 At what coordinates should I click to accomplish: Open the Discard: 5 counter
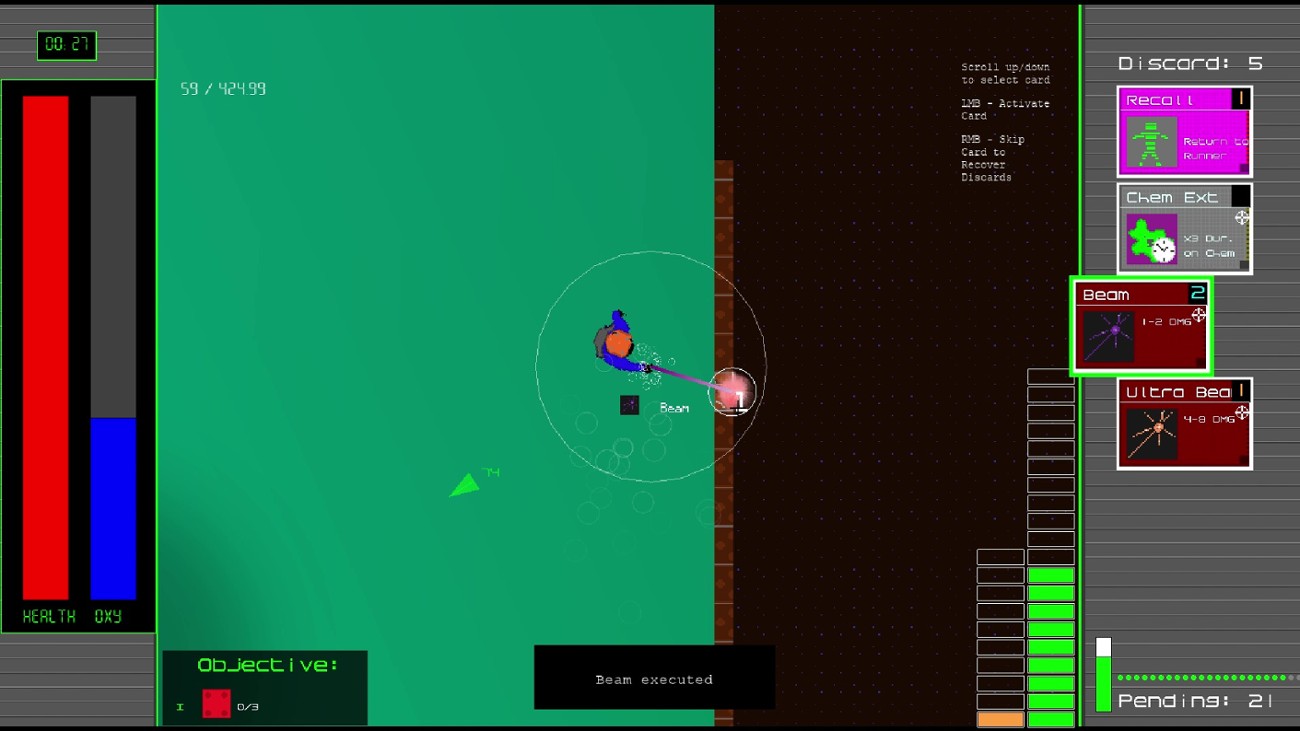[x=1190, y=62]
